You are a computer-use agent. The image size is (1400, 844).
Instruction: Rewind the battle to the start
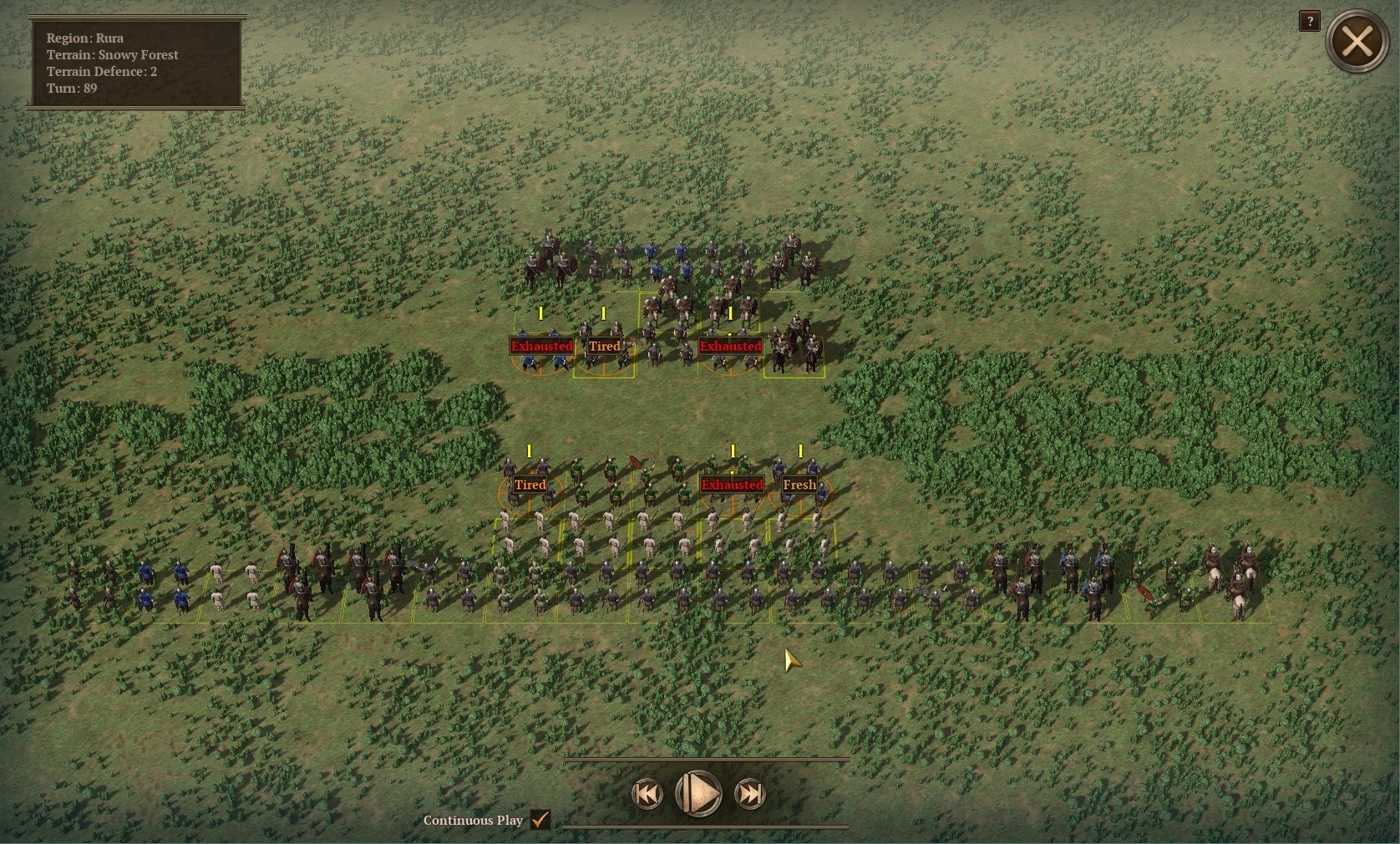(647, 794)
